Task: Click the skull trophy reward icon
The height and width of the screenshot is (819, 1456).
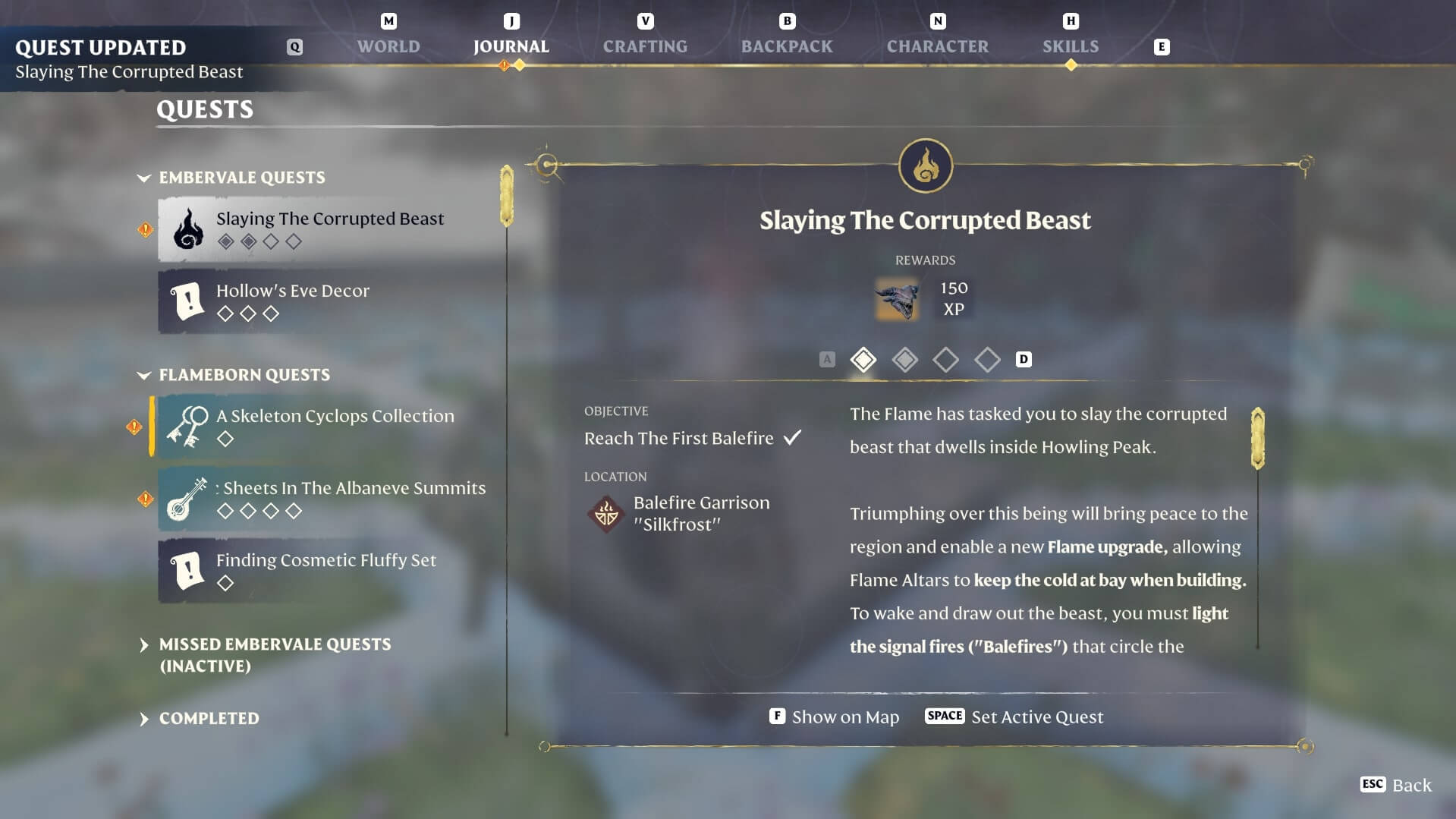Action: point(898,298)
